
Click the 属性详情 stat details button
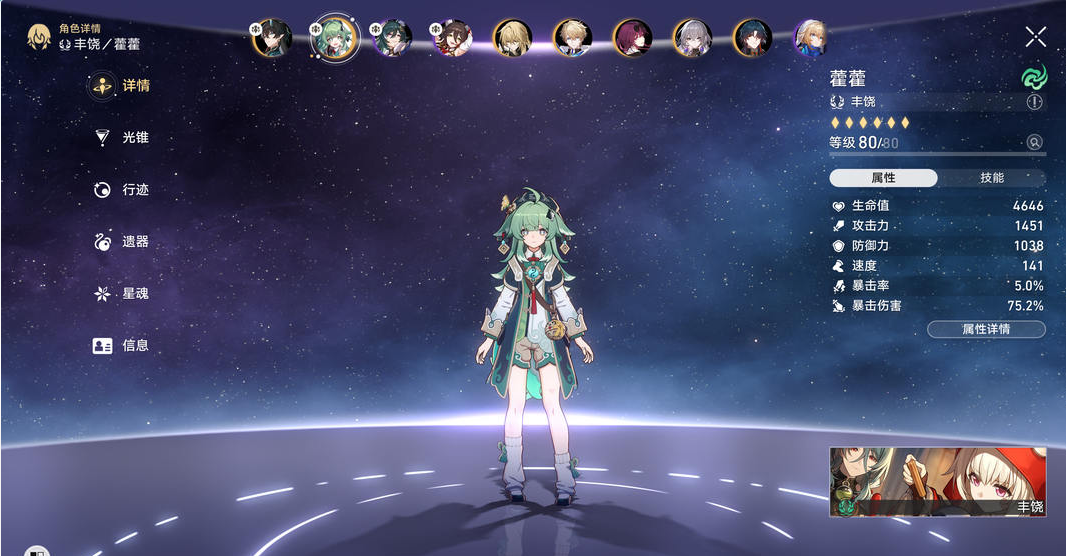click(986, 329)
